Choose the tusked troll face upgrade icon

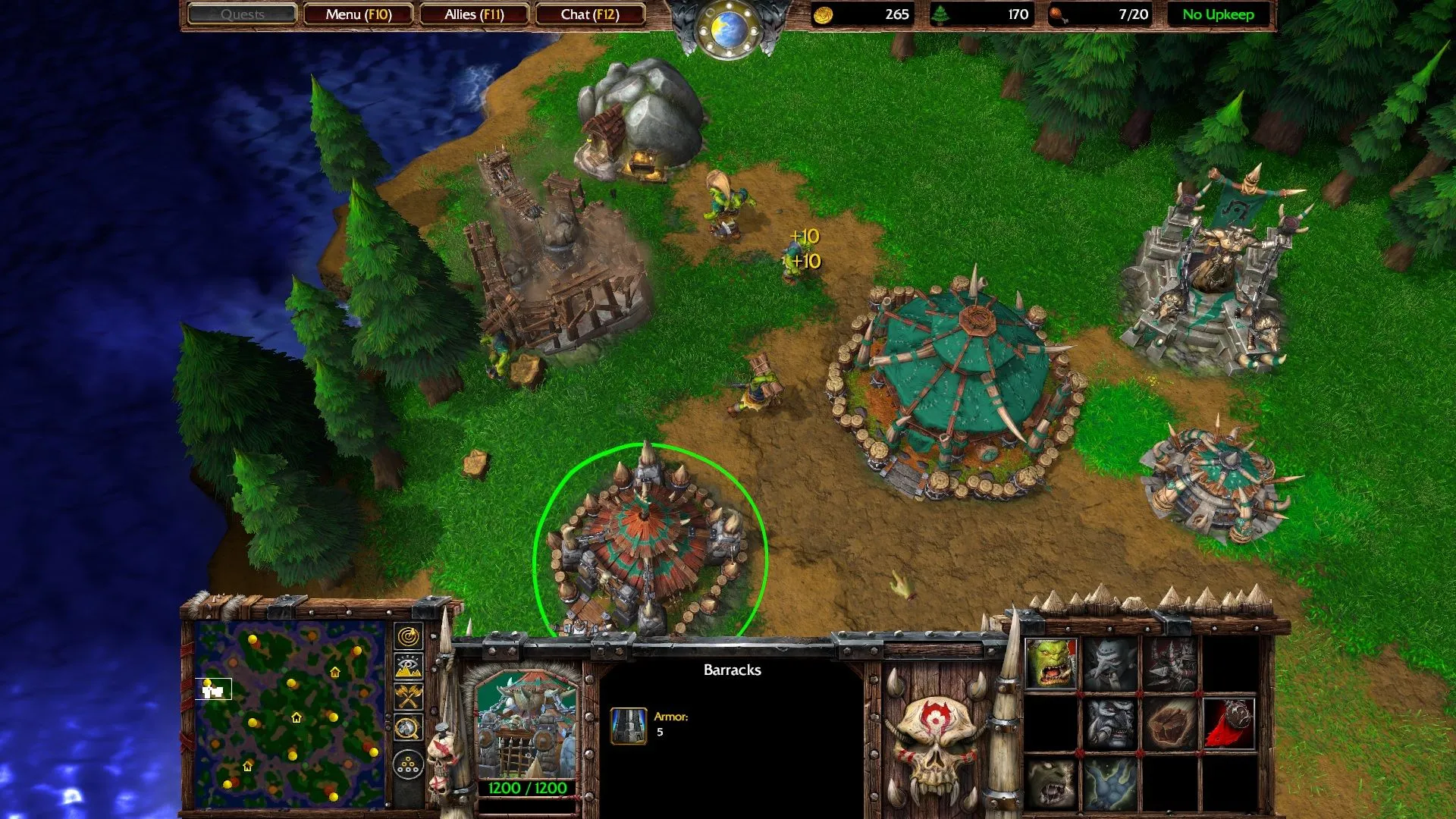pos(1110,723)
